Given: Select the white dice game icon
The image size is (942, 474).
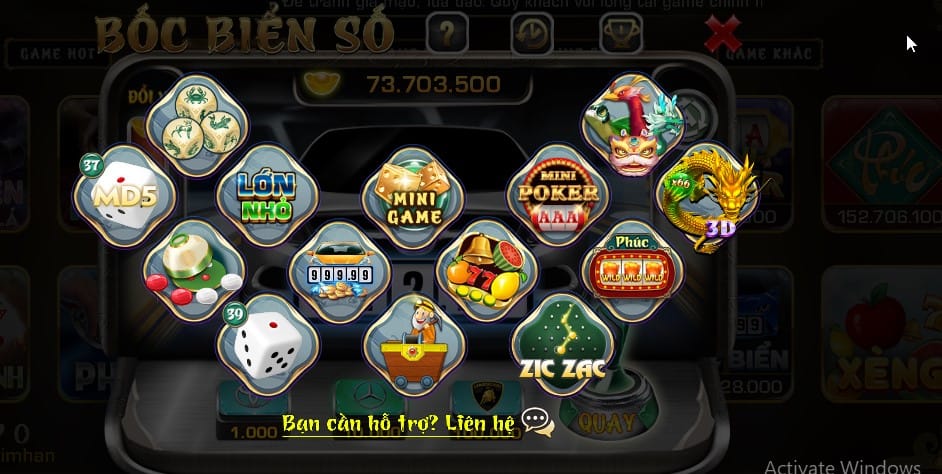Looking at the screenshot, I should (x=266, y=341).
